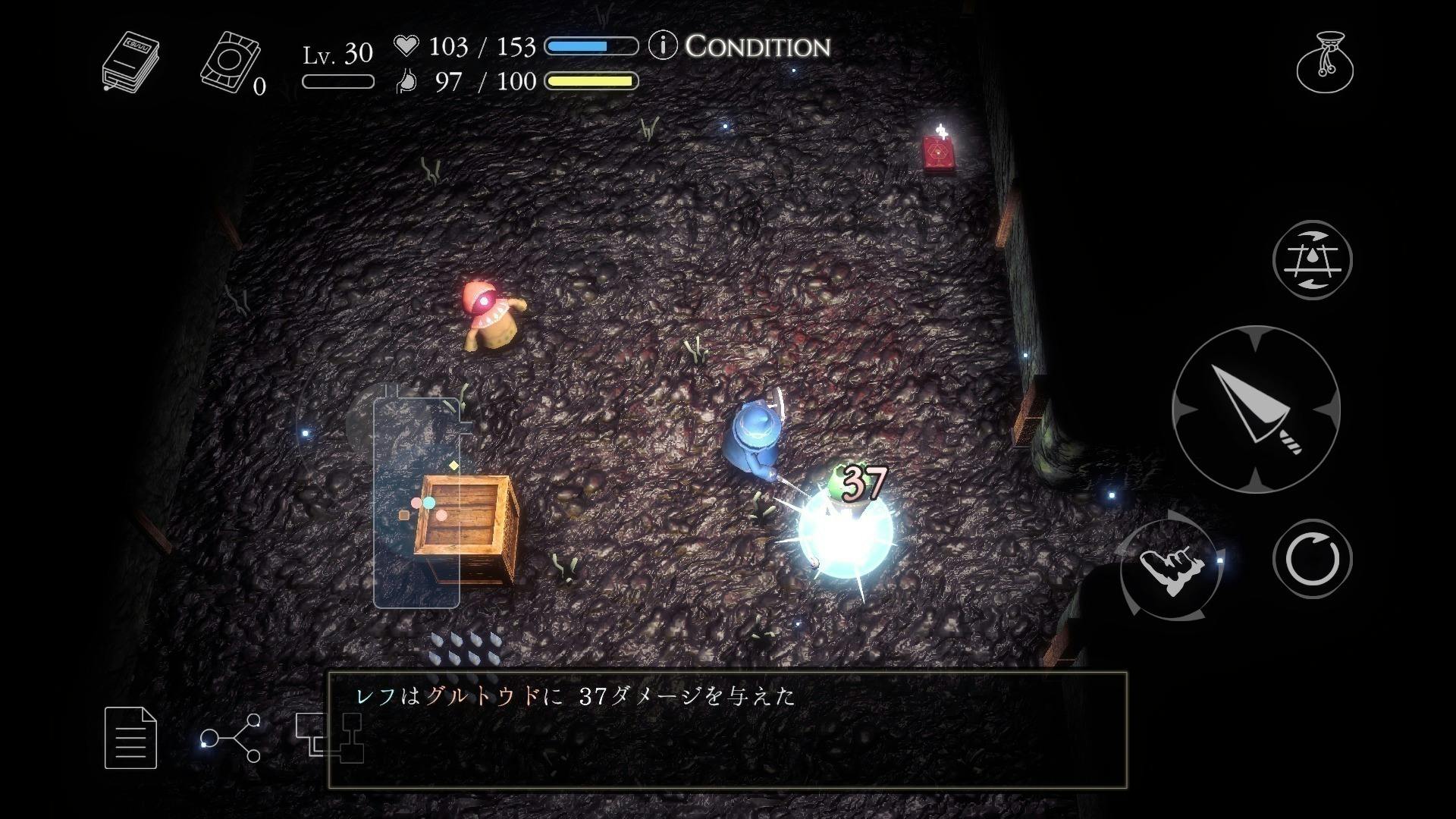Click the share nodes icon
Screen dimensions: 1456x819
pyautogui.click(x=231, y=737)
